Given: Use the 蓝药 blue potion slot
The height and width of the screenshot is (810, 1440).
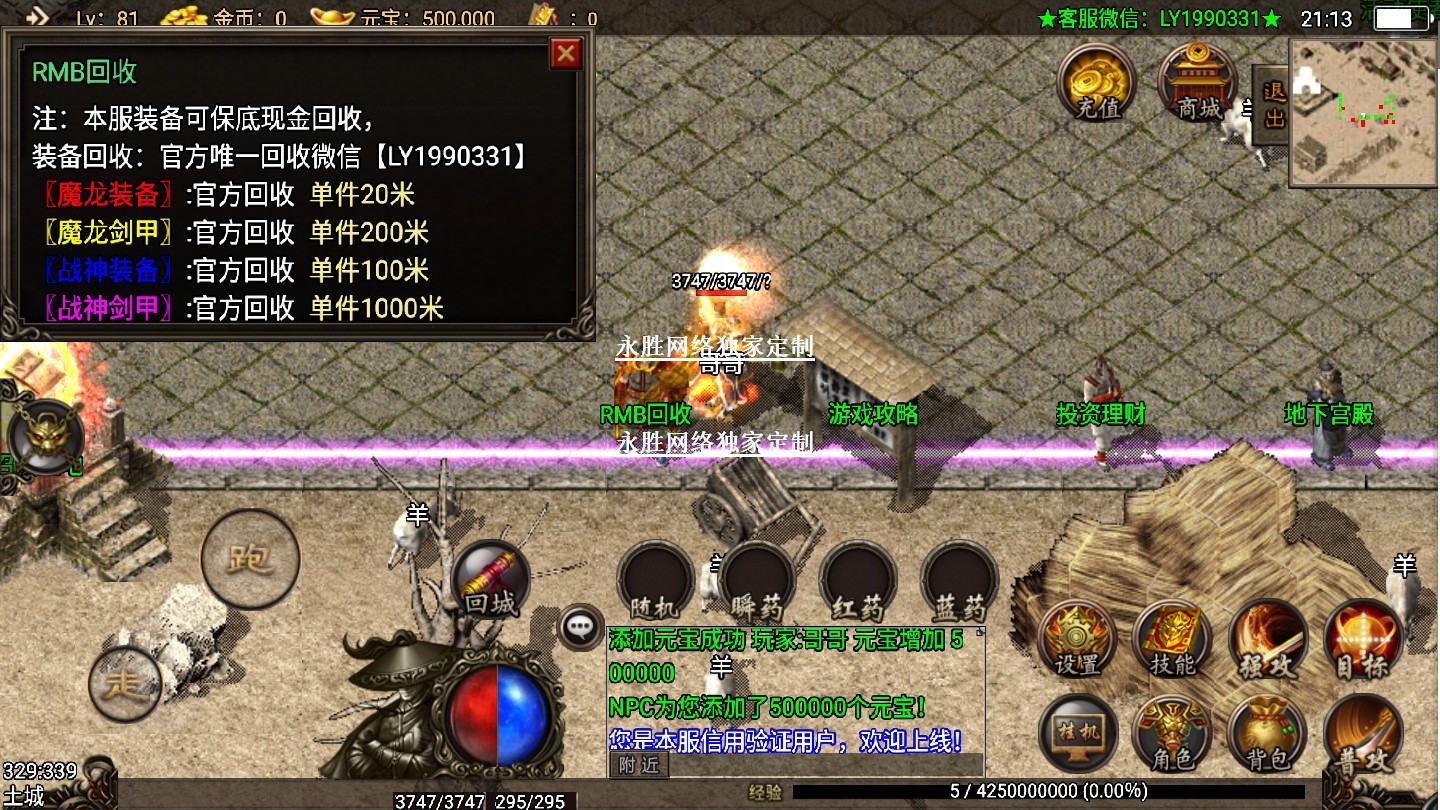Looking at the screenshot, I should pos(960,580).
